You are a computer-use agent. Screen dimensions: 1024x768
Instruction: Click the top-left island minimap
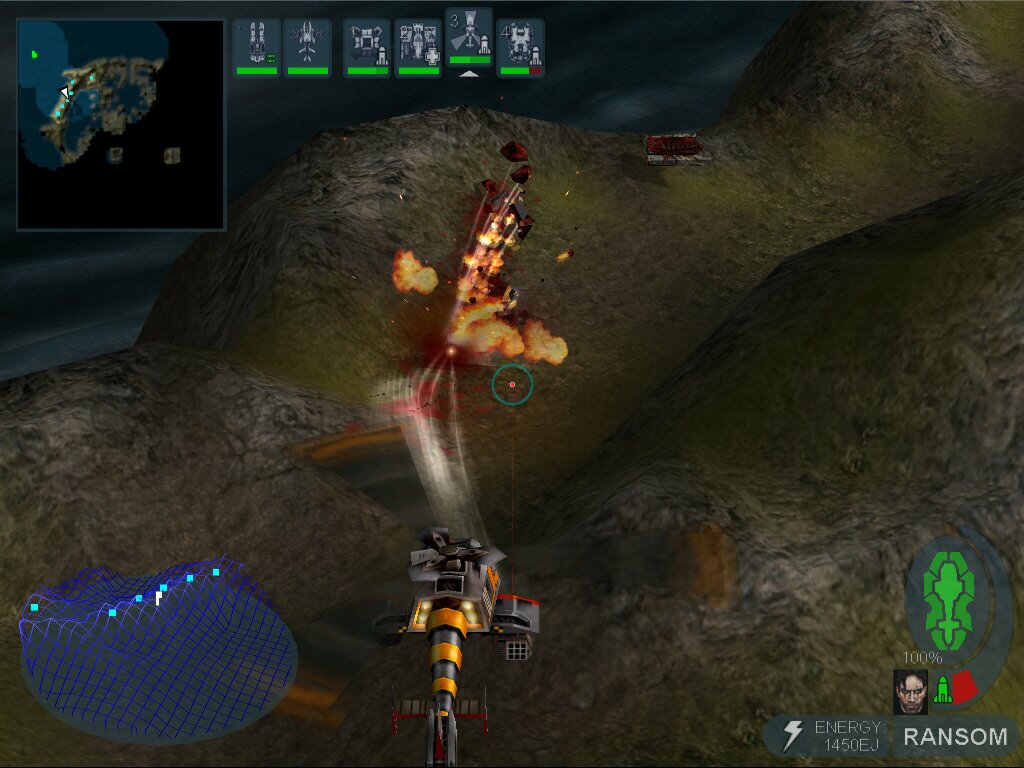(x=121, y=125)
